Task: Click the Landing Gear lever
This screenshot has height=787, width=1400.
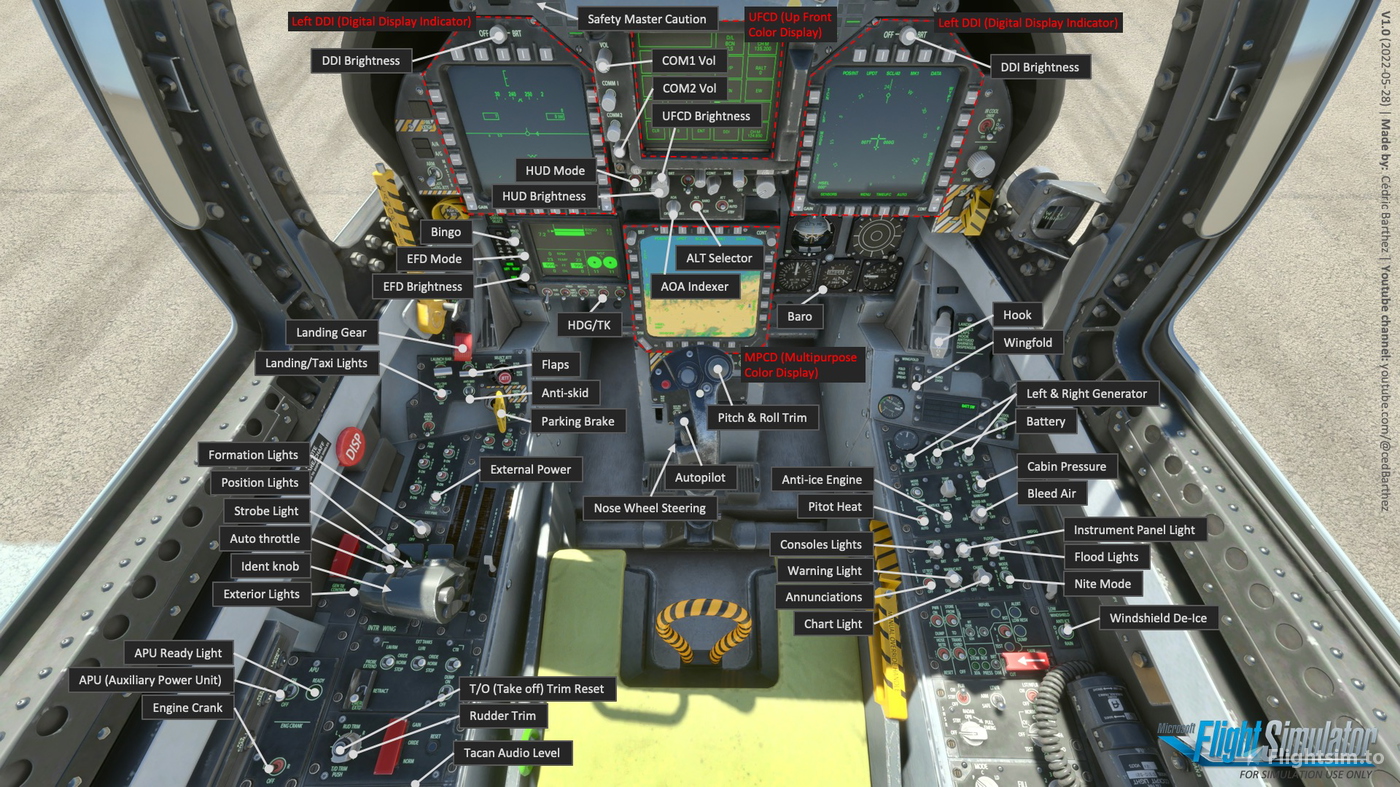Action: click(463, 348)
